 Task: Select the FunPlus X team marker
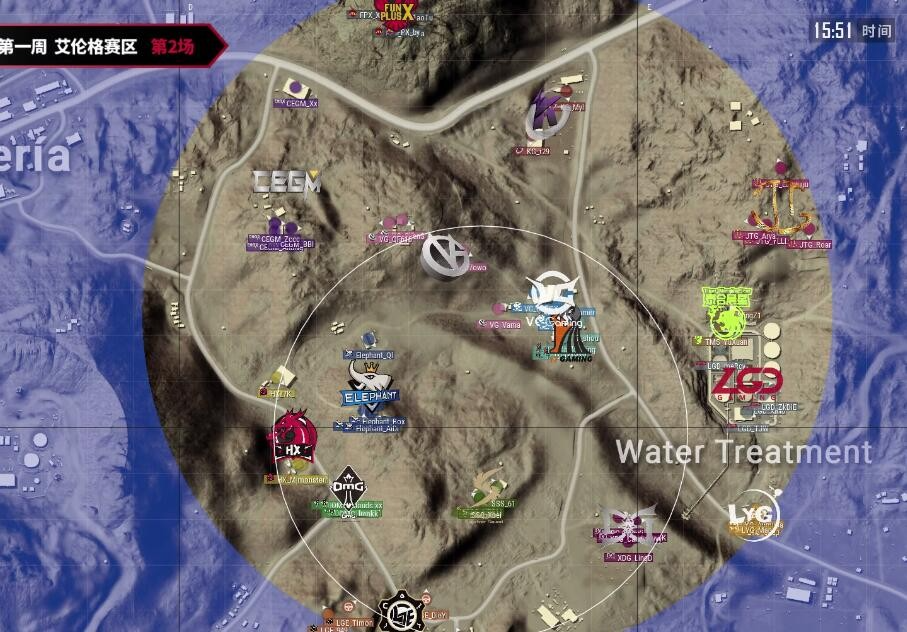392,10
